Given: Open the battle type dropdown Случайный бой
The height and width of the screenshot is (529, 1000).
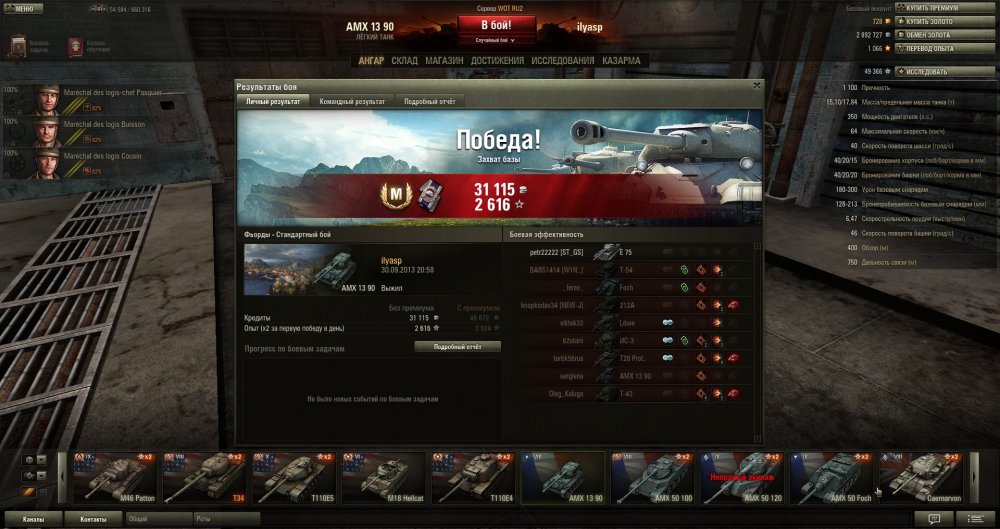Looking at the screenshot, I should (494, 41).
